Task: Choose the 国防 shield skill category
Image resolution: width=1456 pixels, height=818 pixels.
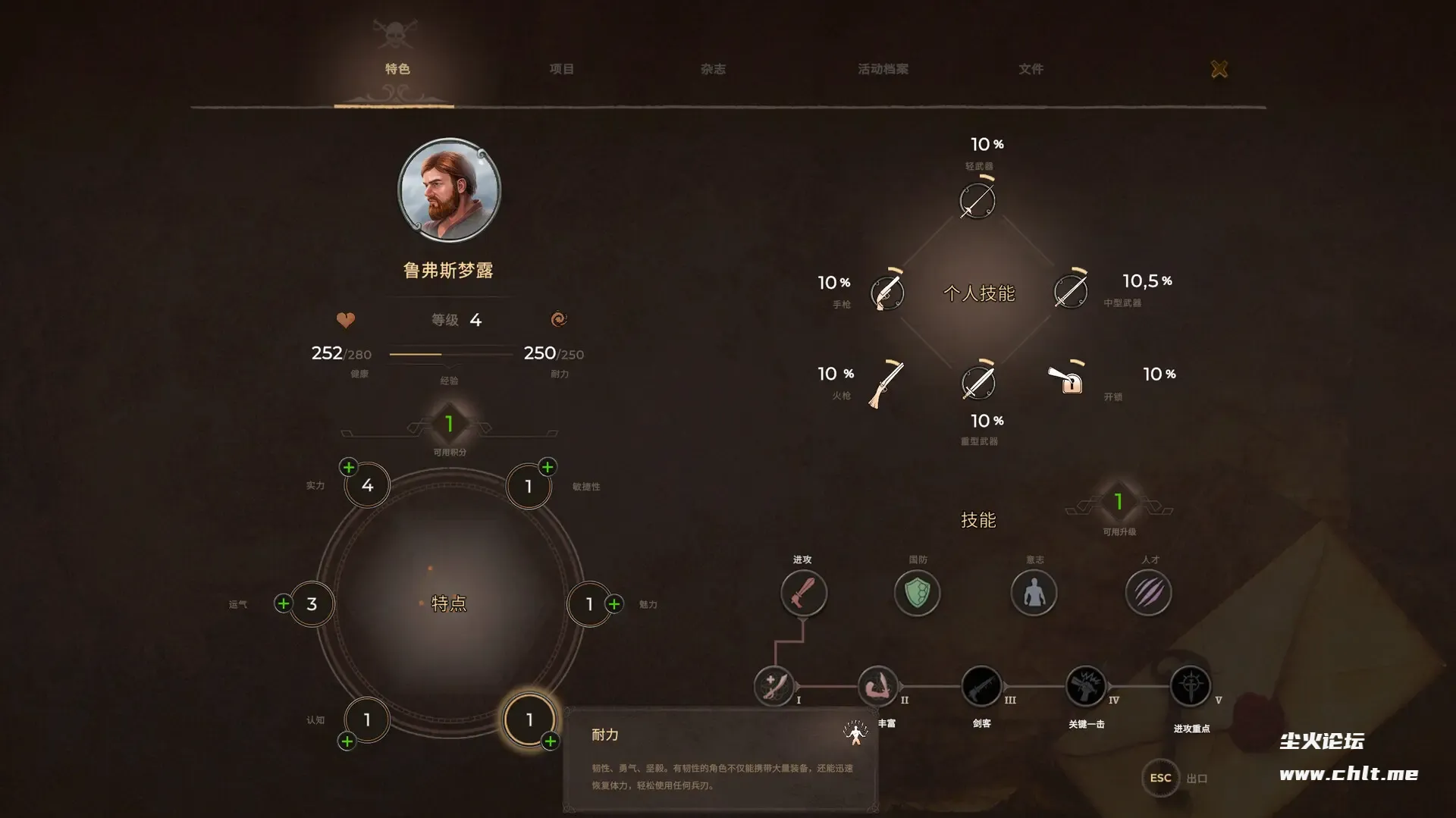Action: (917, 592)
